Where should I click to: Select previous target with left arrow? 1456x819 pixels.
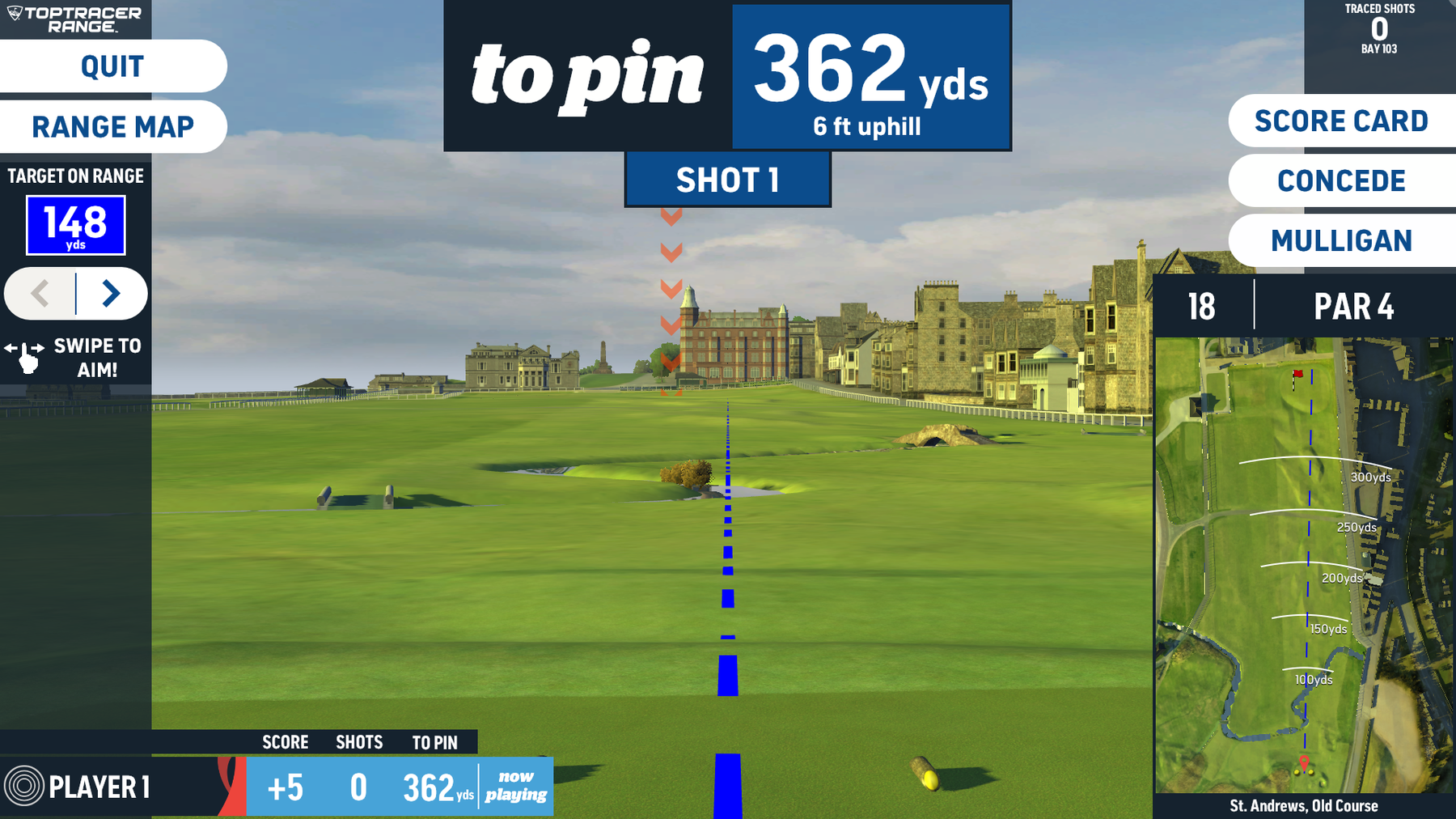[x=40, y=293]
